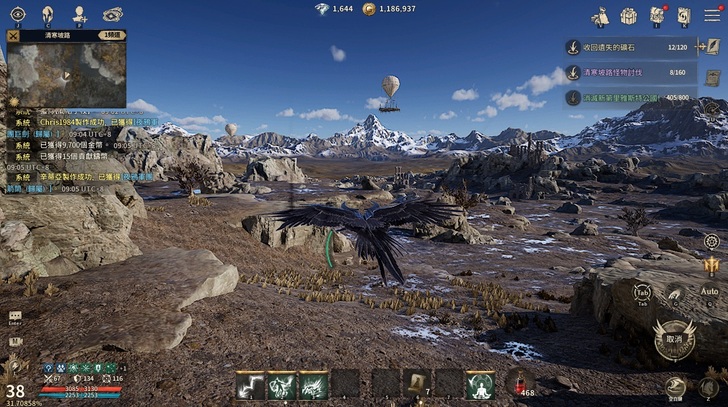Open the inventory bag icon

point(600,16)
